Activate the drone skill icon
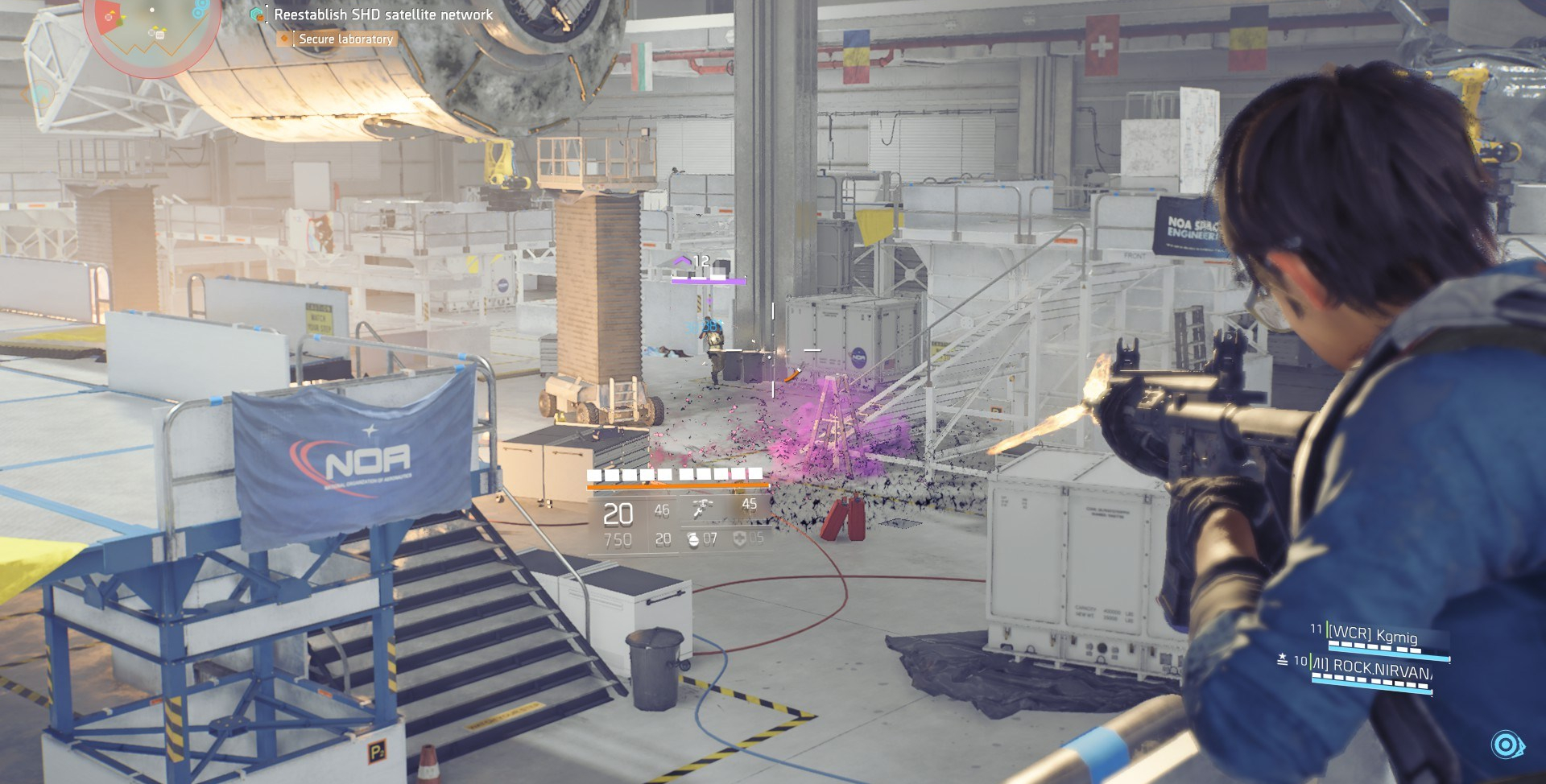 click(703, 508)
